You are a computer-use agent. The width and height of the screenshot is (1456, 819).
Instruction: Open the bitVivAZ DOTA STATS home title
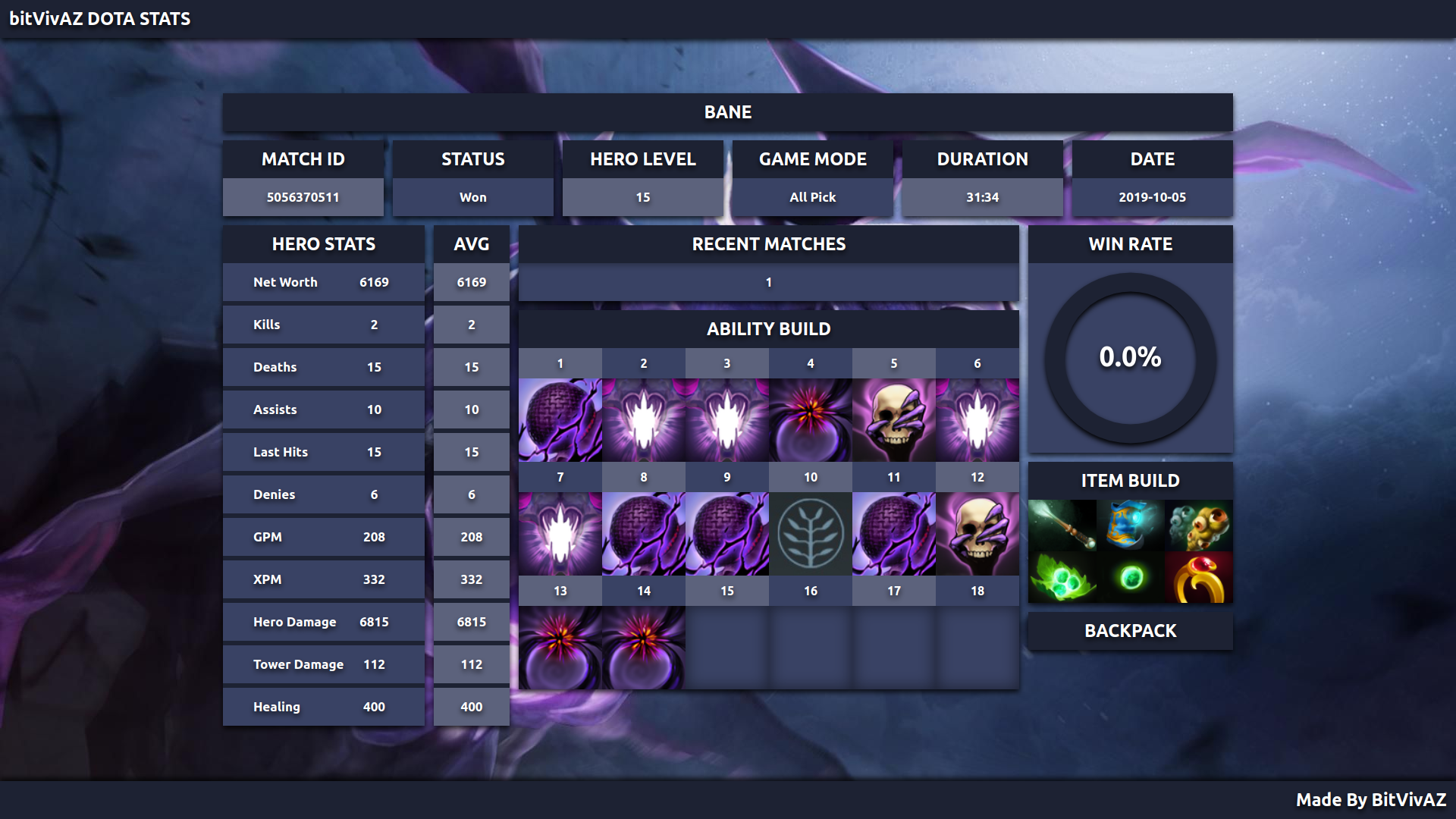click(x=99, y=19)
